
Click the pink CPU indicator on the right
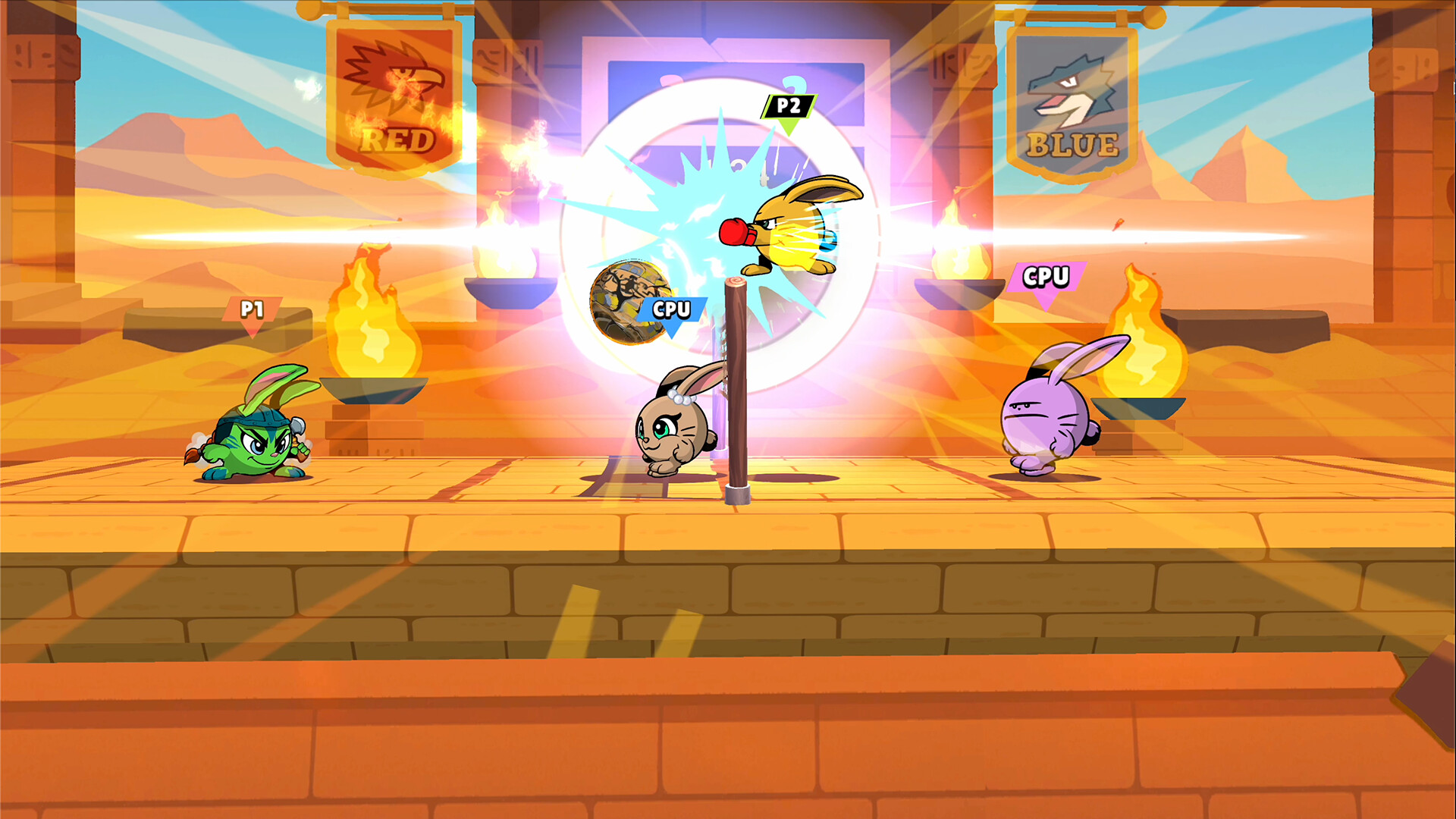pos(1045,278)
